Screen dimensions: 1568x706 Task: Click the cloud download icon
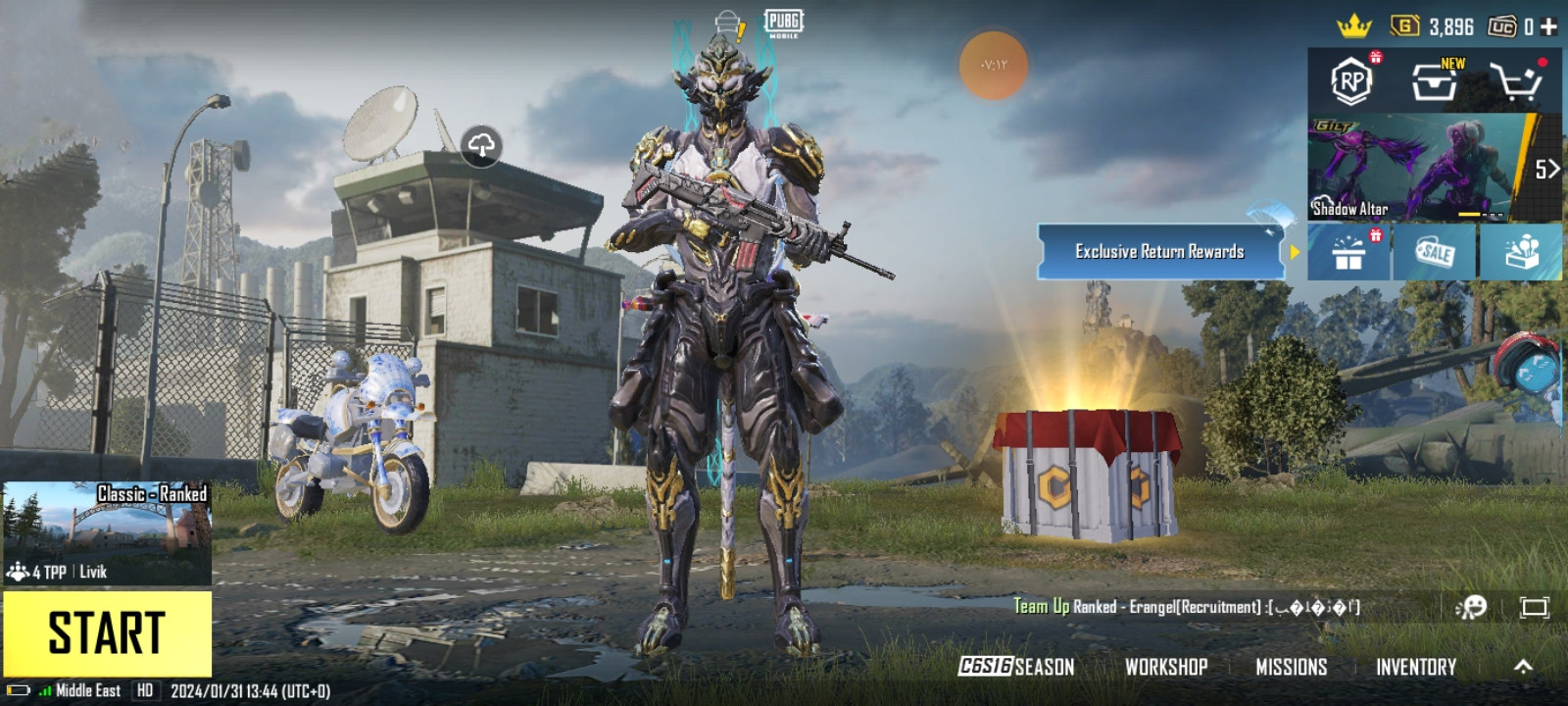coord(481,146)
